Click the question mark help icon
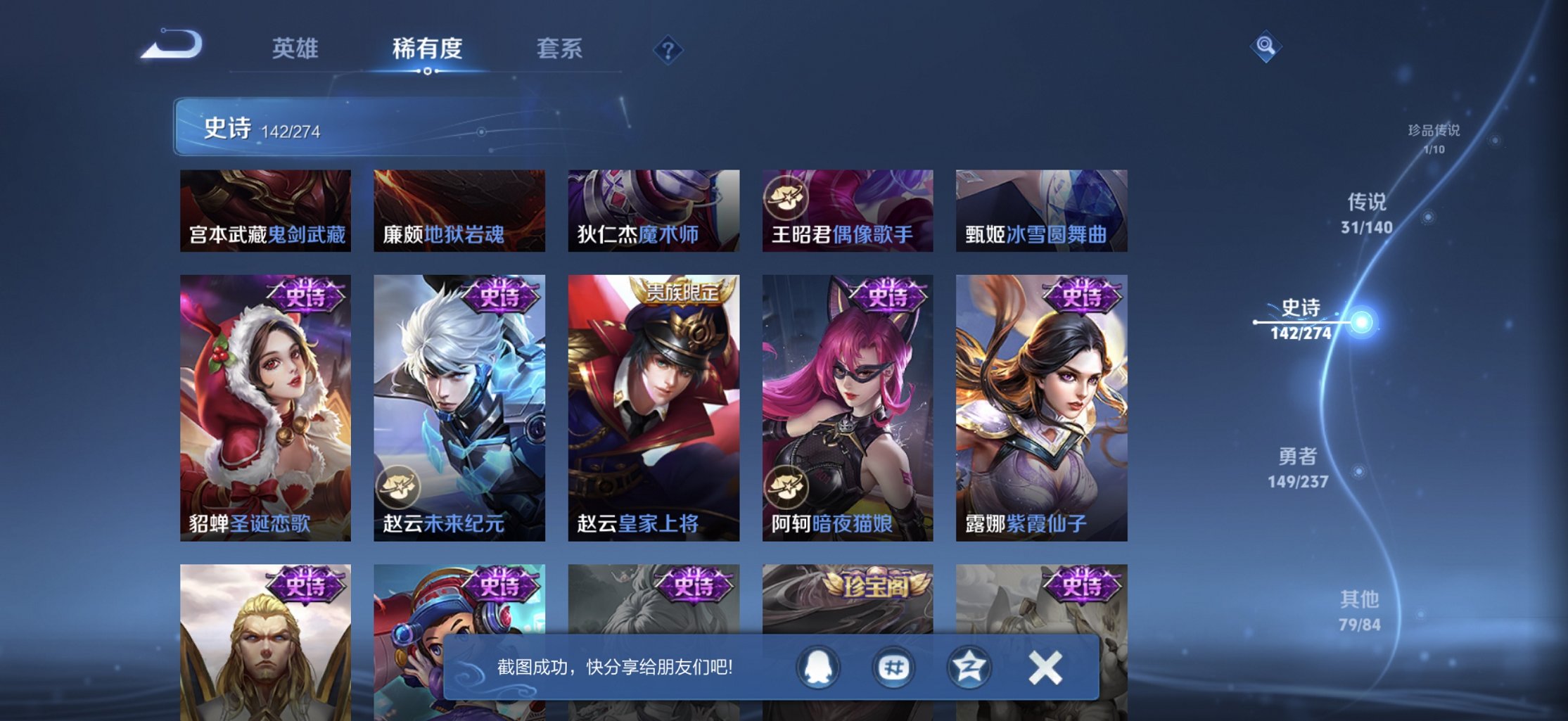 668,49
